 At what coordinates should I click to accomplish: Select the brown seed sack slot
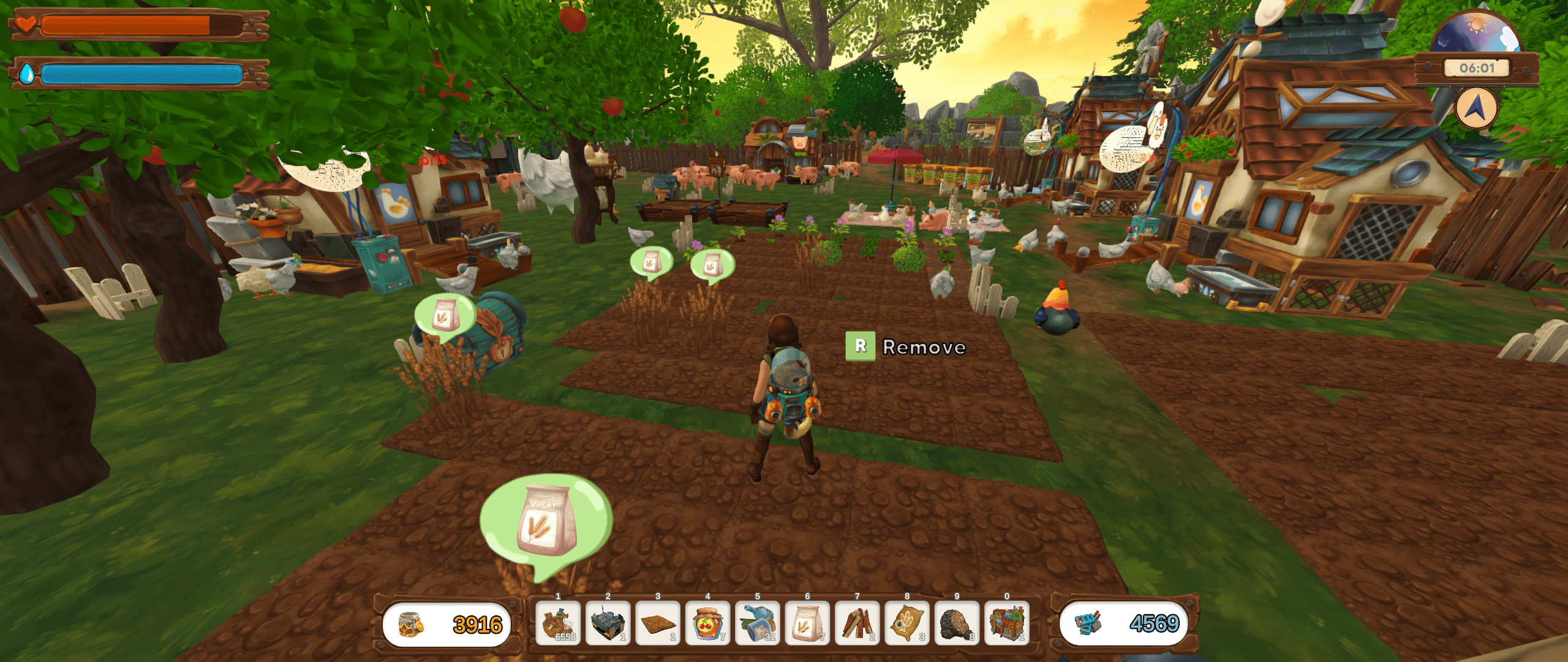[x=907, y=623]
